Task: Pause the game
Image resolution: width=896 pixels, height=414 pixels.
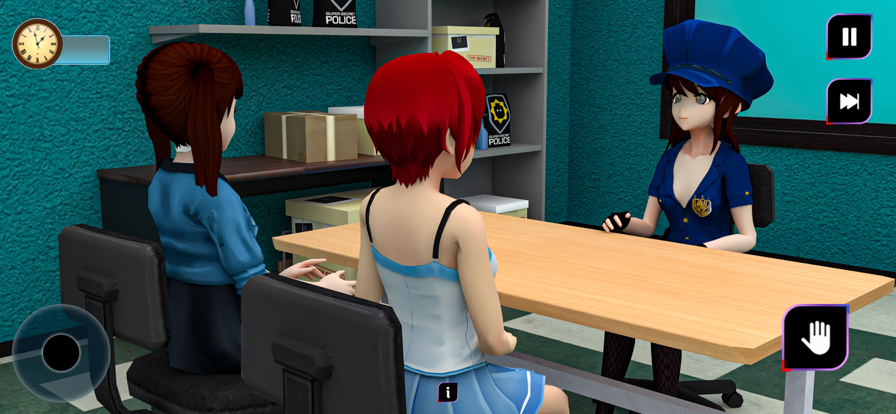Action: [x=849, y=37]
